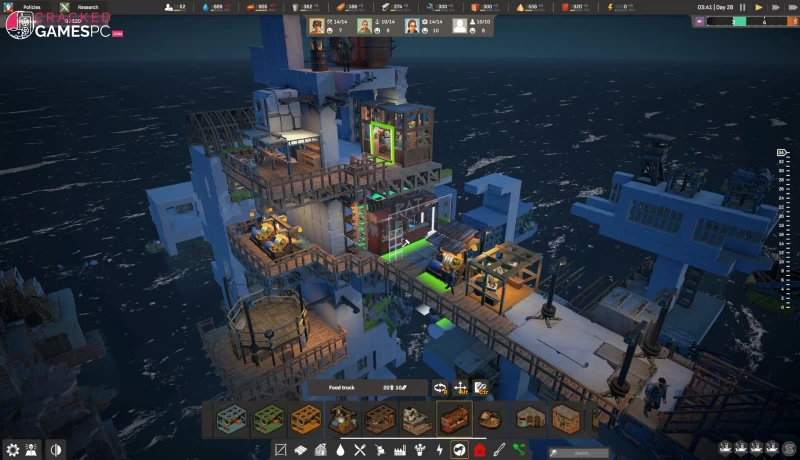
Task: Choose the crossed fork and knife food category
Action: tap(360, 450)
